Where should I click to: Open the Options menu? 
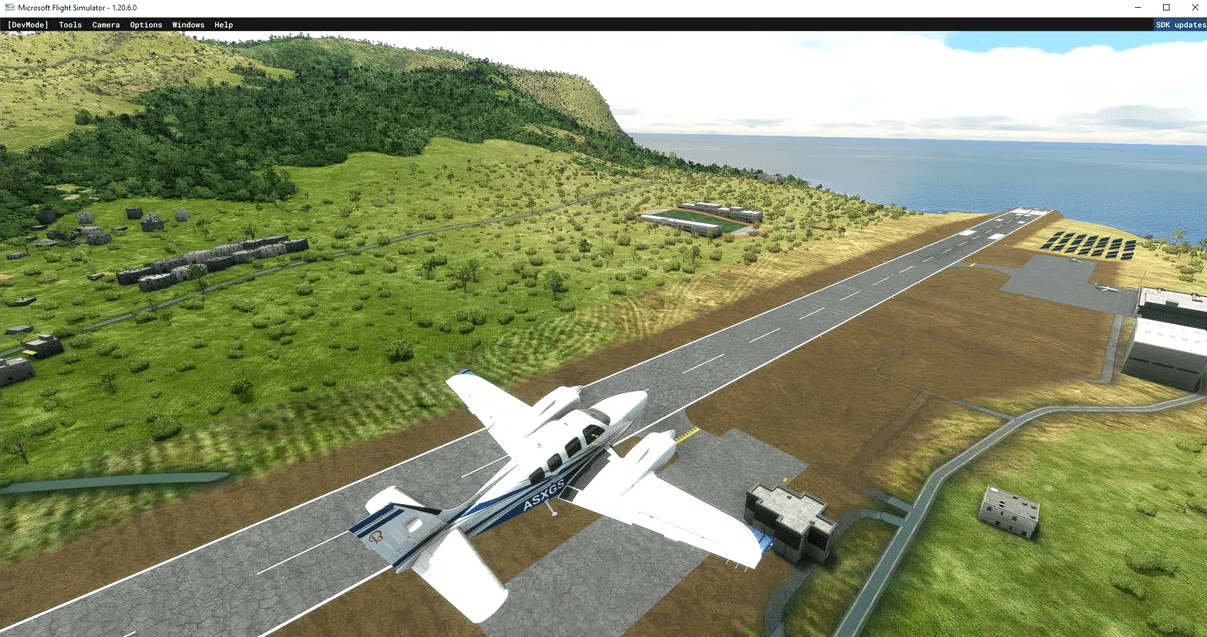tap(146, 25)
